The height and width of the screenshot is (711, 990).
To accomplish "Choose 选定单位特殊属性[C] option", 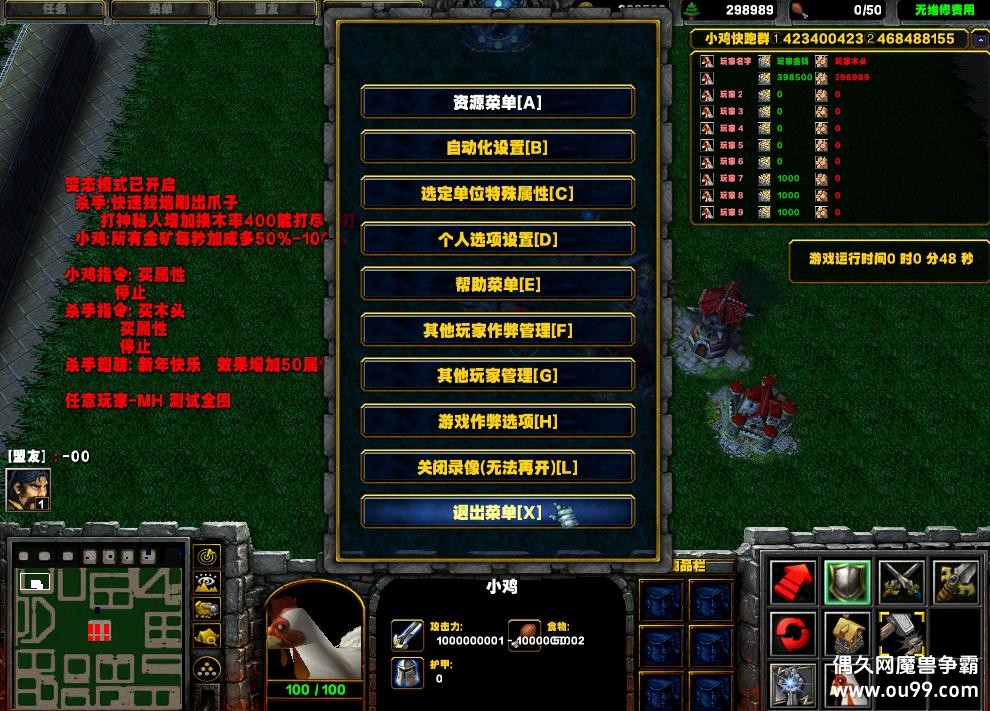I will 497,194.
